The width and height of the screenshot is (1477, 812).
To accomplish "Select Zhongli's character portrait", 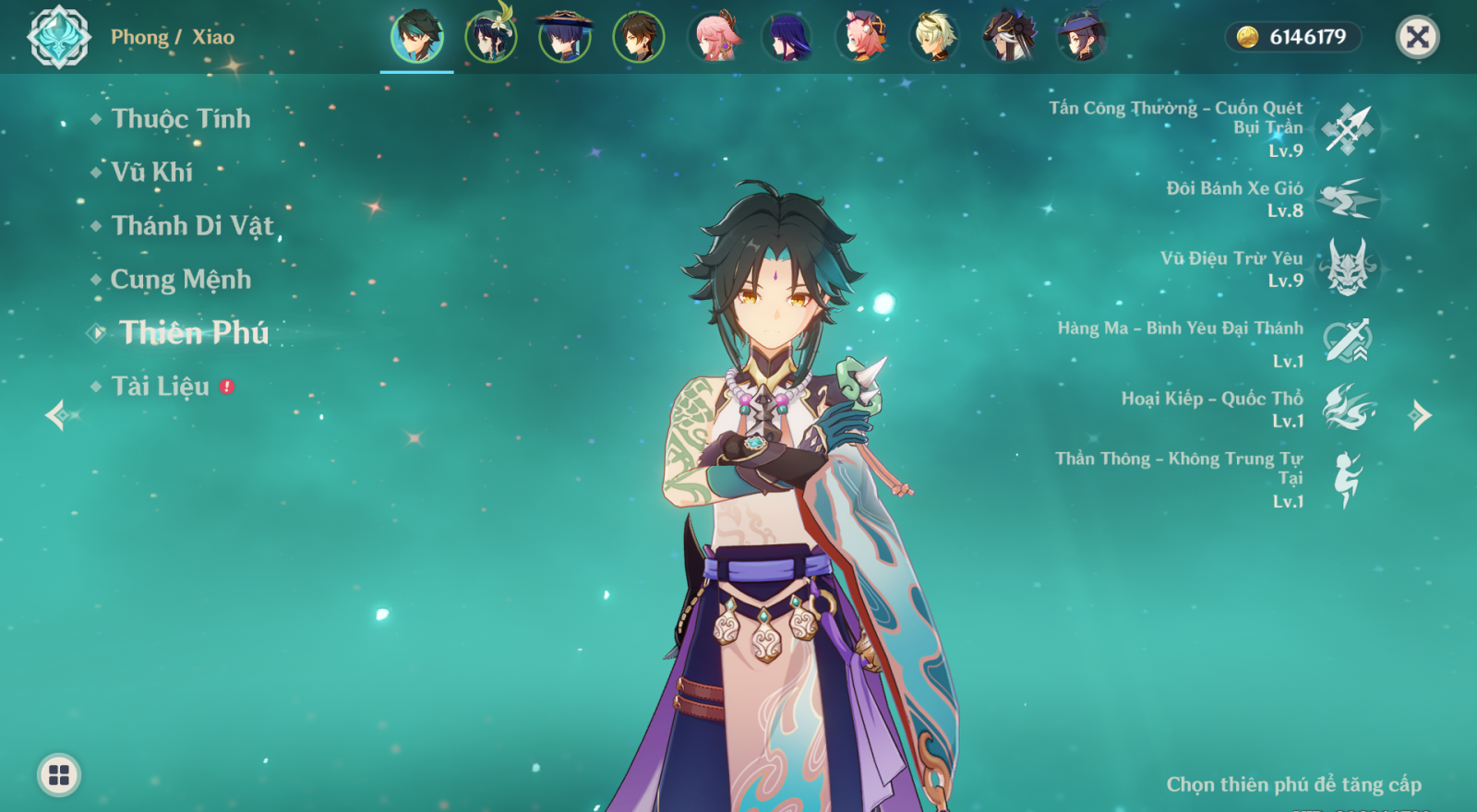I will click(x=639, y=38).
